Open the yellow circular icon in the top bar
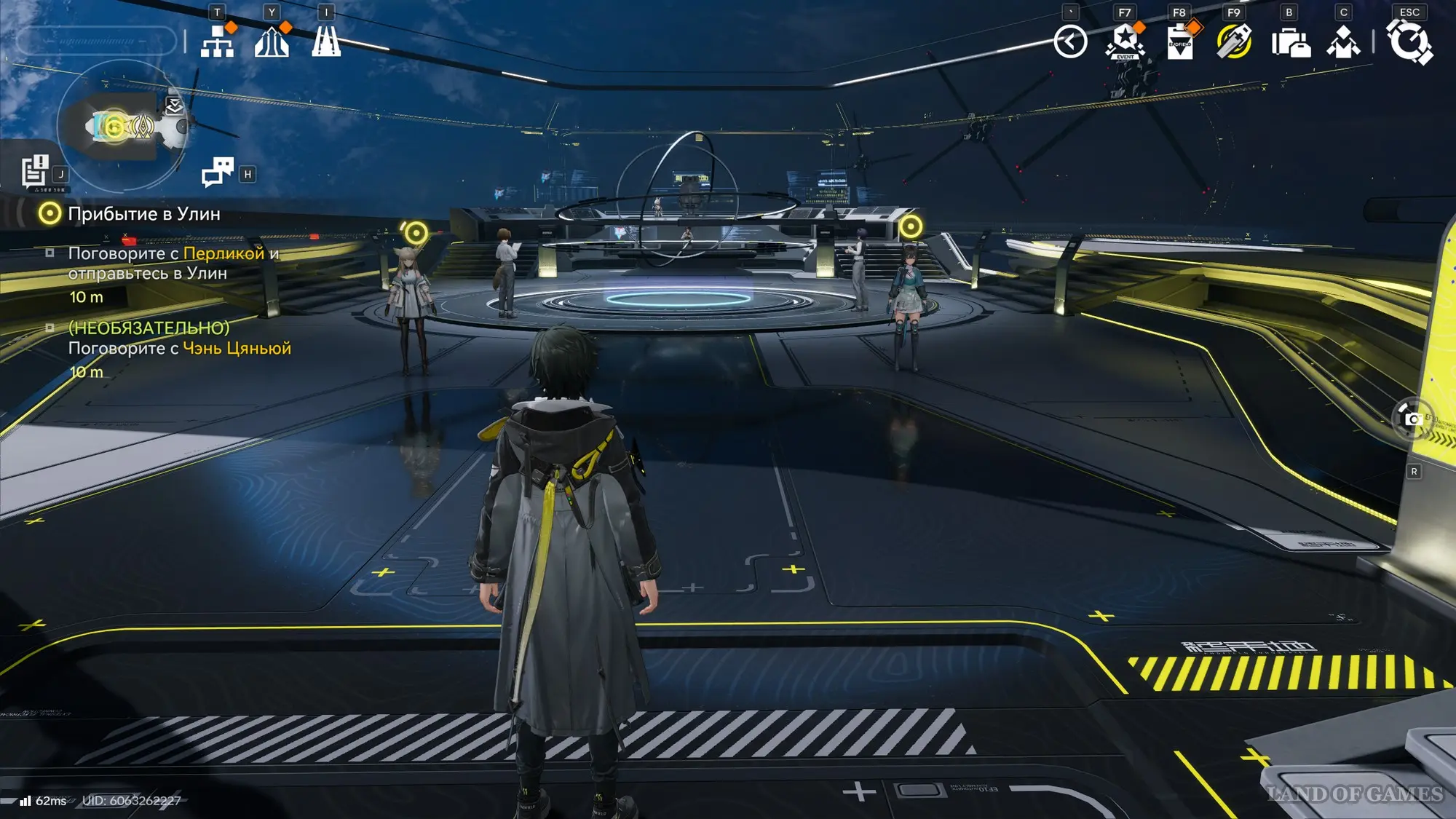 [x=1234, y=41]
